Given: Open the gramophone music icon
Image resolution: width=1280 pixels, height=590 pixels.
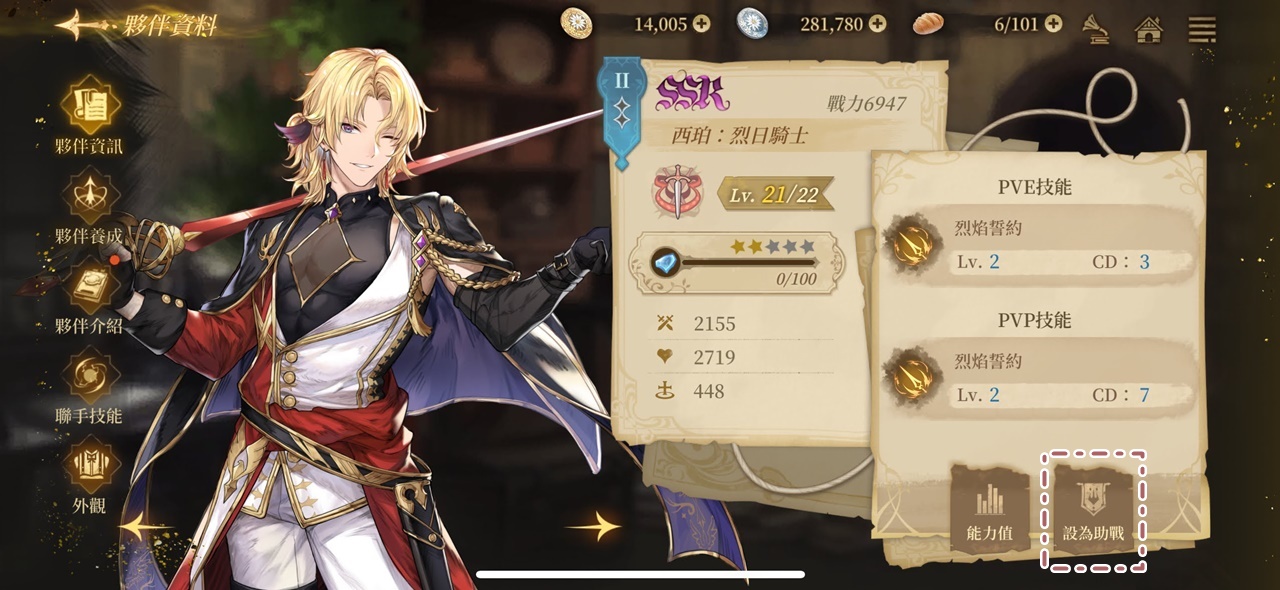Looking at the screenshot, I should (x=1097, y=28).
